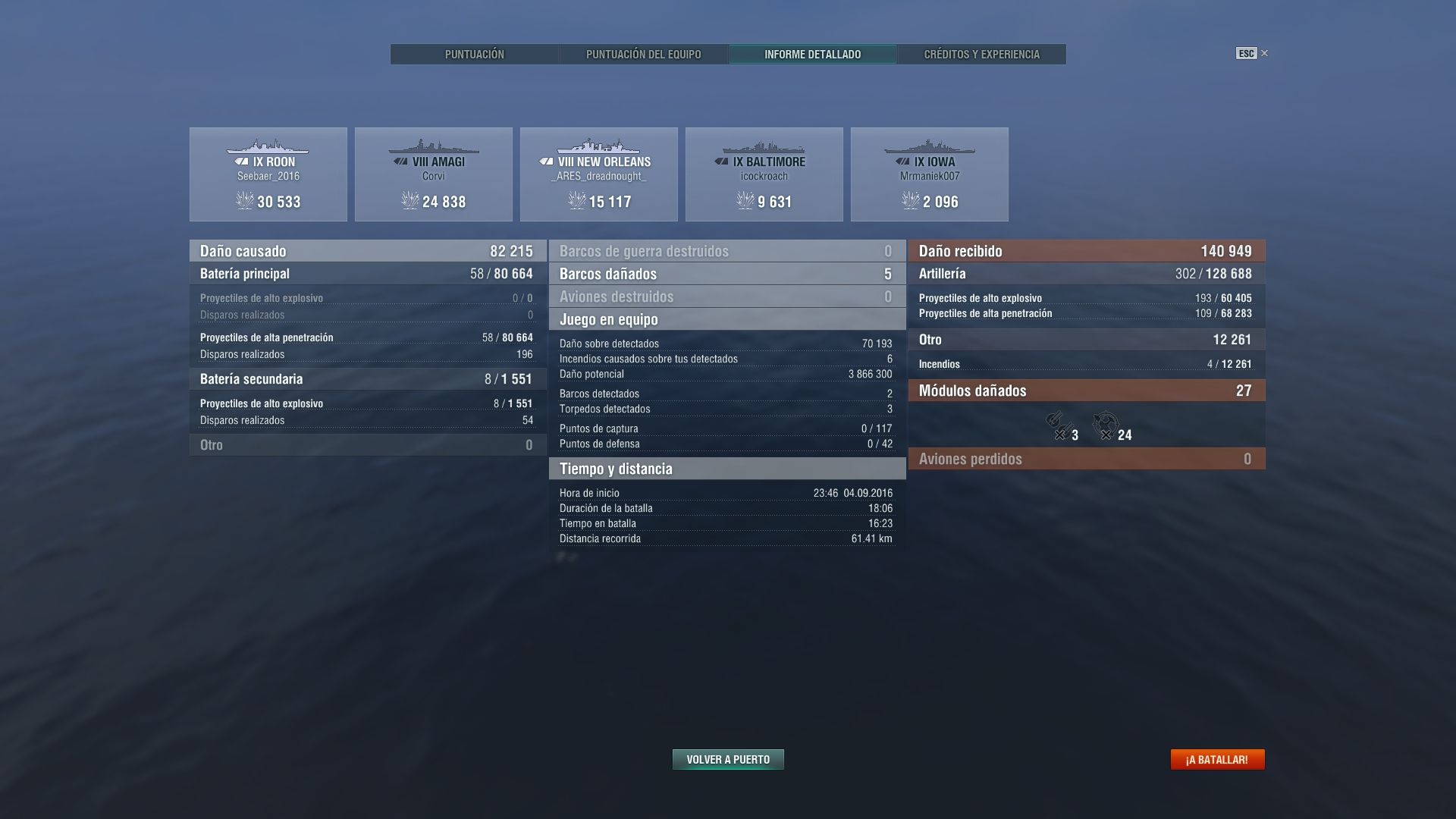Switch to the Puntuación del Equipo tab

(x=643, y=54)
